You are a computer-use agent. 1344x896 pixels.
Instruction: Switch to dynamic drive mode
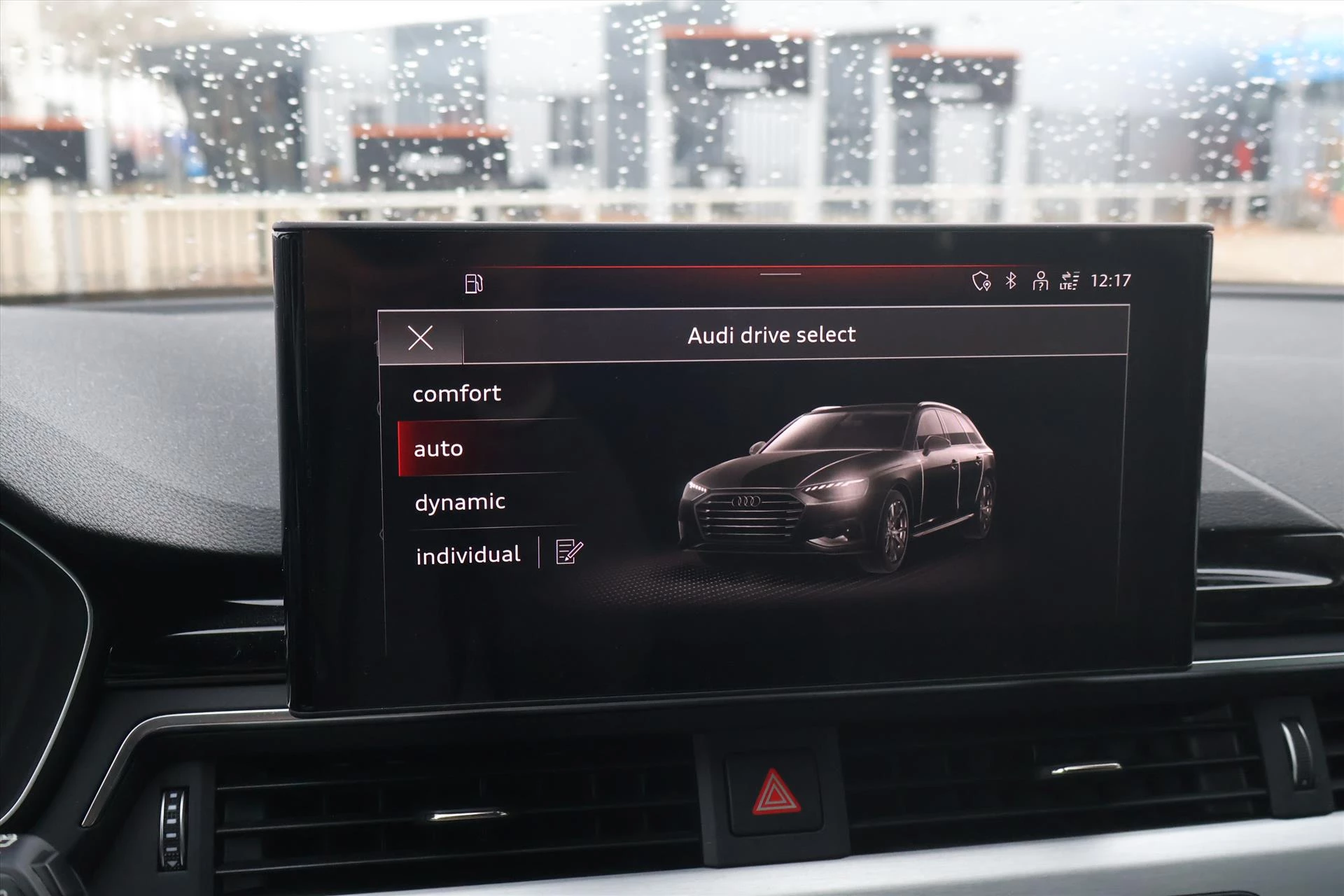point(460,500)
